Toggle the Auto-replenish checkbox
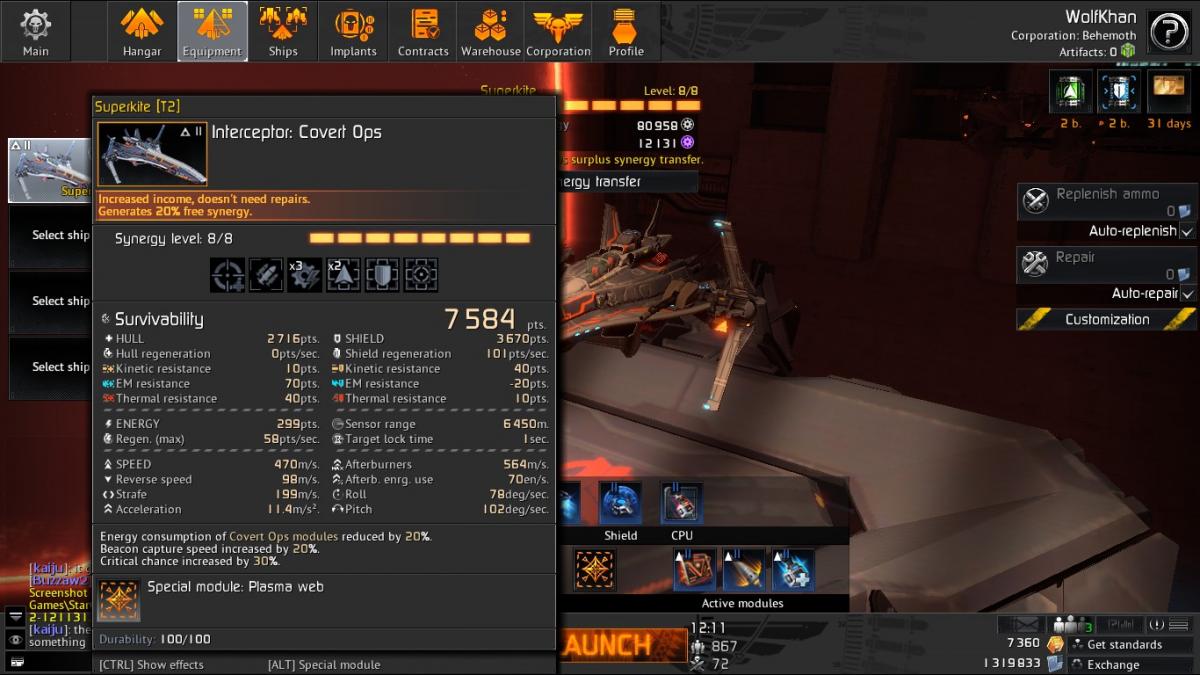The height and width of the screenshot is (675, 1200). [1187, 231]
